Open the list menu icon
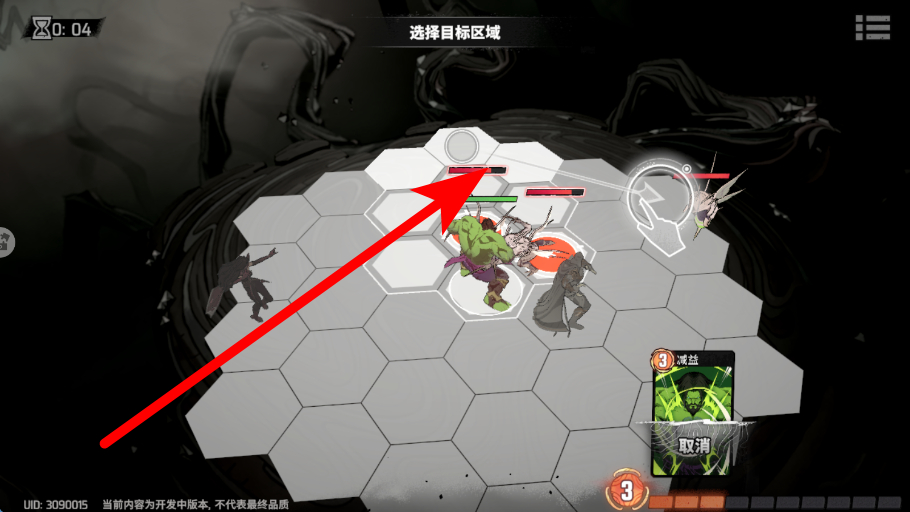This screenshot has height=512, width=910. click(x=872, y=28)
